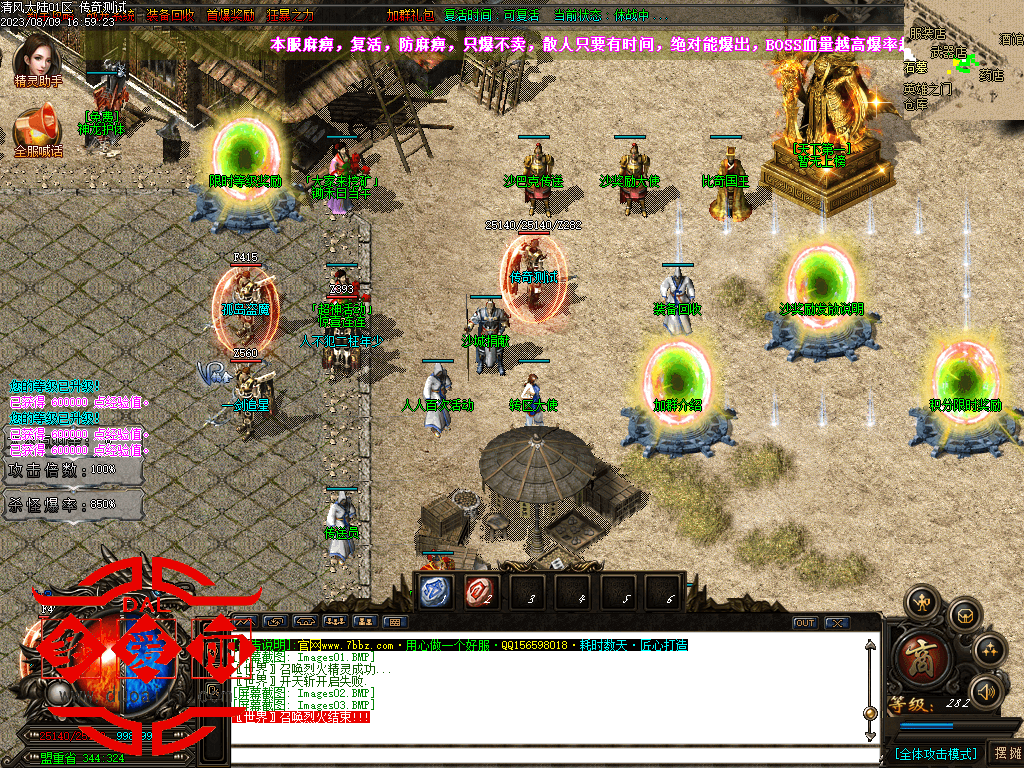
Task: Open the 装备回收 top menu
Action: point(170,15)
